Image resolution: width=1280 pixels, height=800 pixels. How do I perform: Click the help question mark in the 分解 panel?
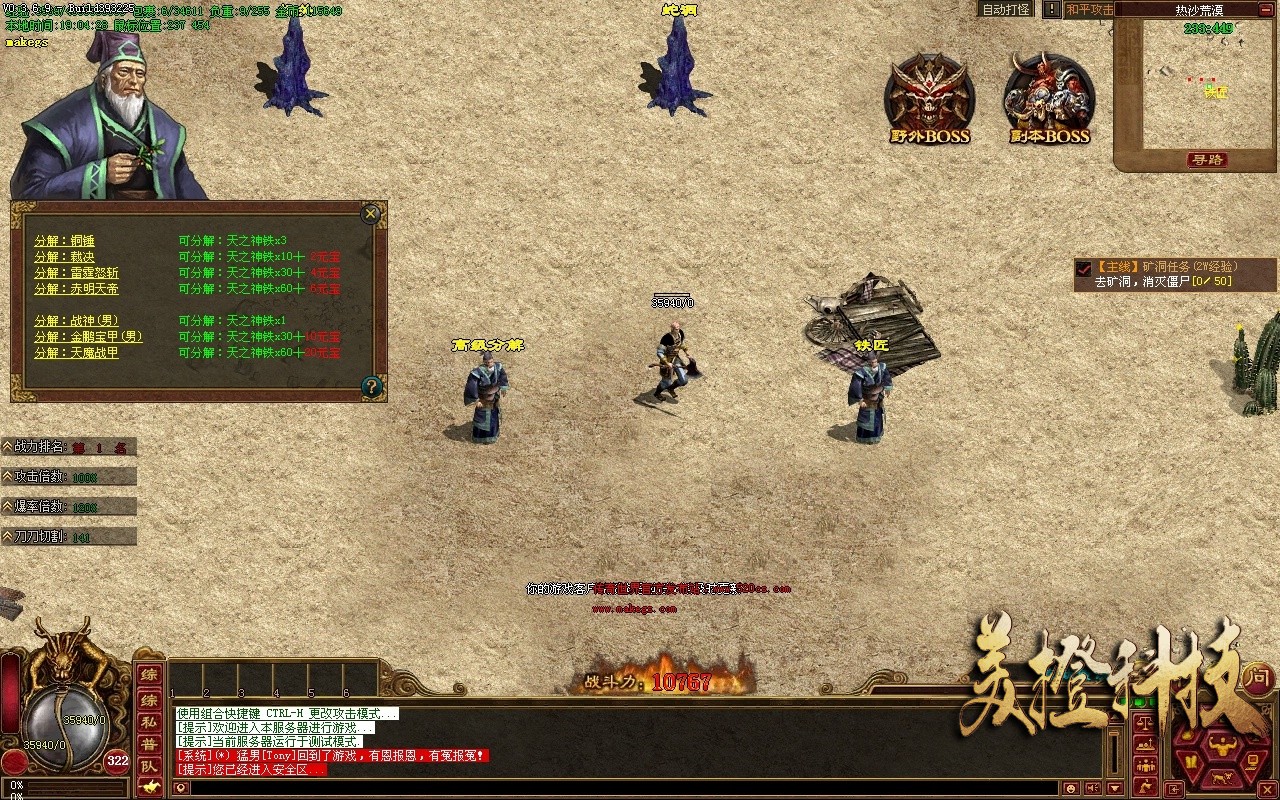(x=372, y=385)
